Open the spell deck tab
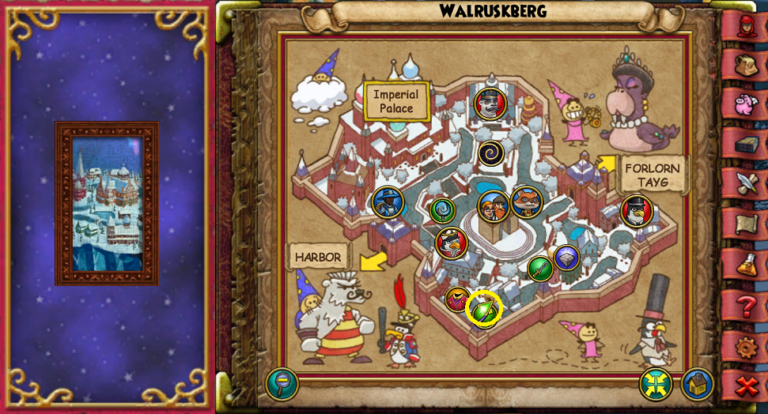 click(746, 144)
